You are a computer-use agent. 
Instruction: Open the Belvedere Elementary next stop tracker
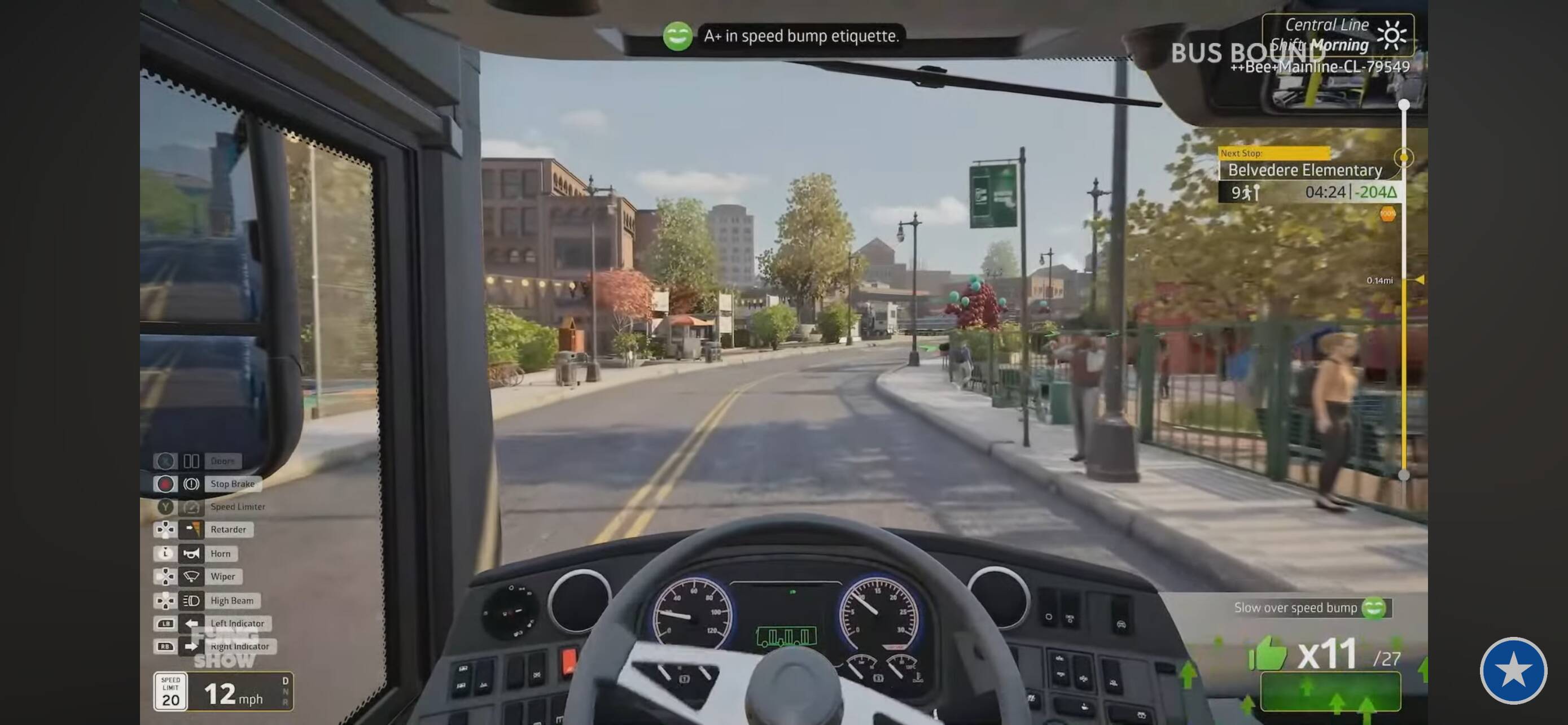1305,171
